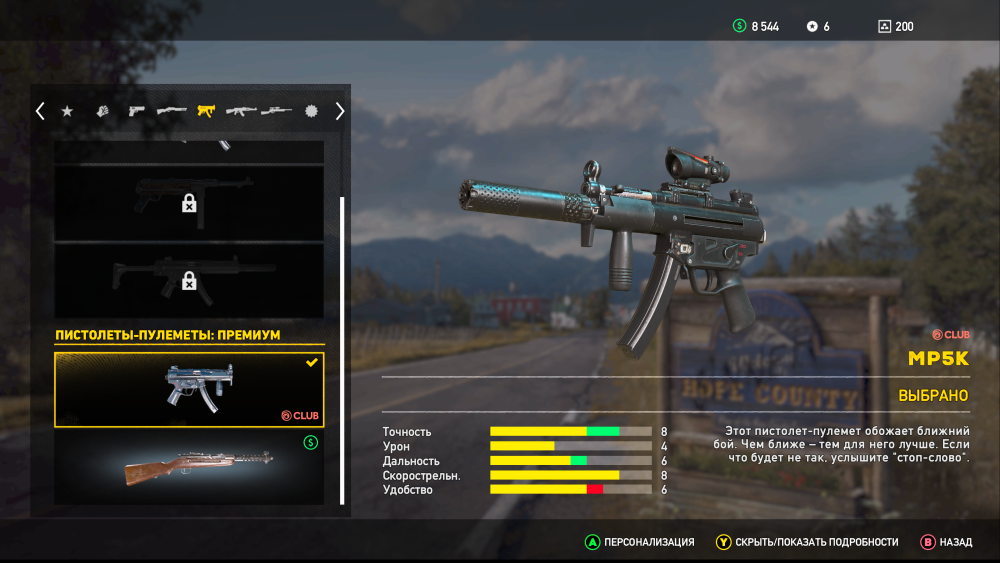Select the locked MP40 weapon slot
Screen dimensions: 1000x563
pyautogui.click(x=189, y=202)
